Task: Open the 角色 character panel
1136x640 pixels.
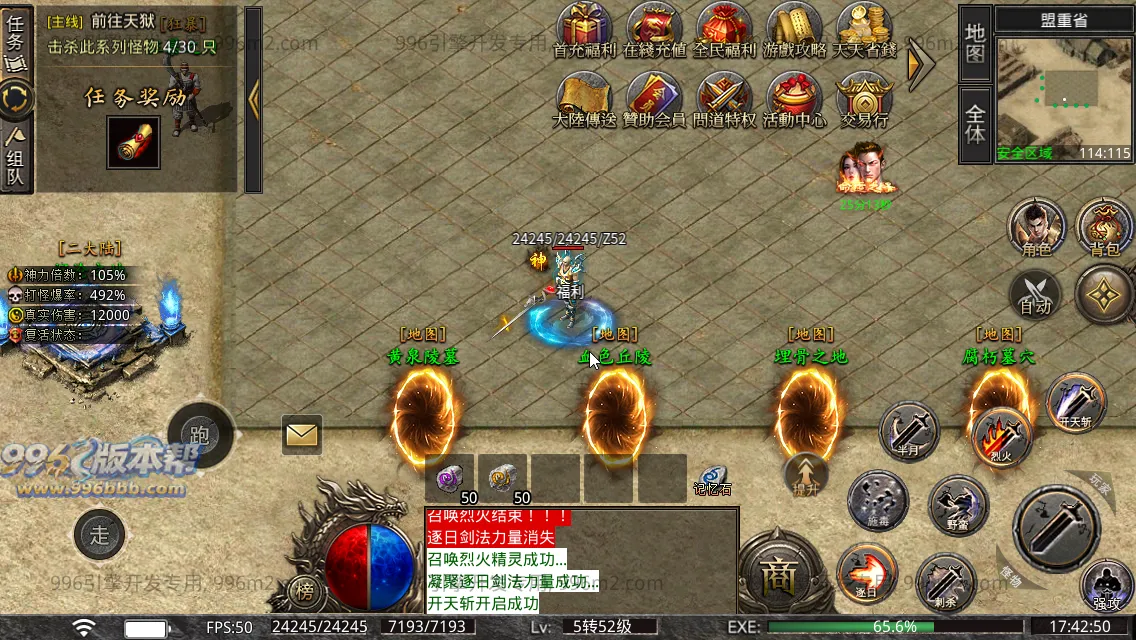Action: point(1036,225)
